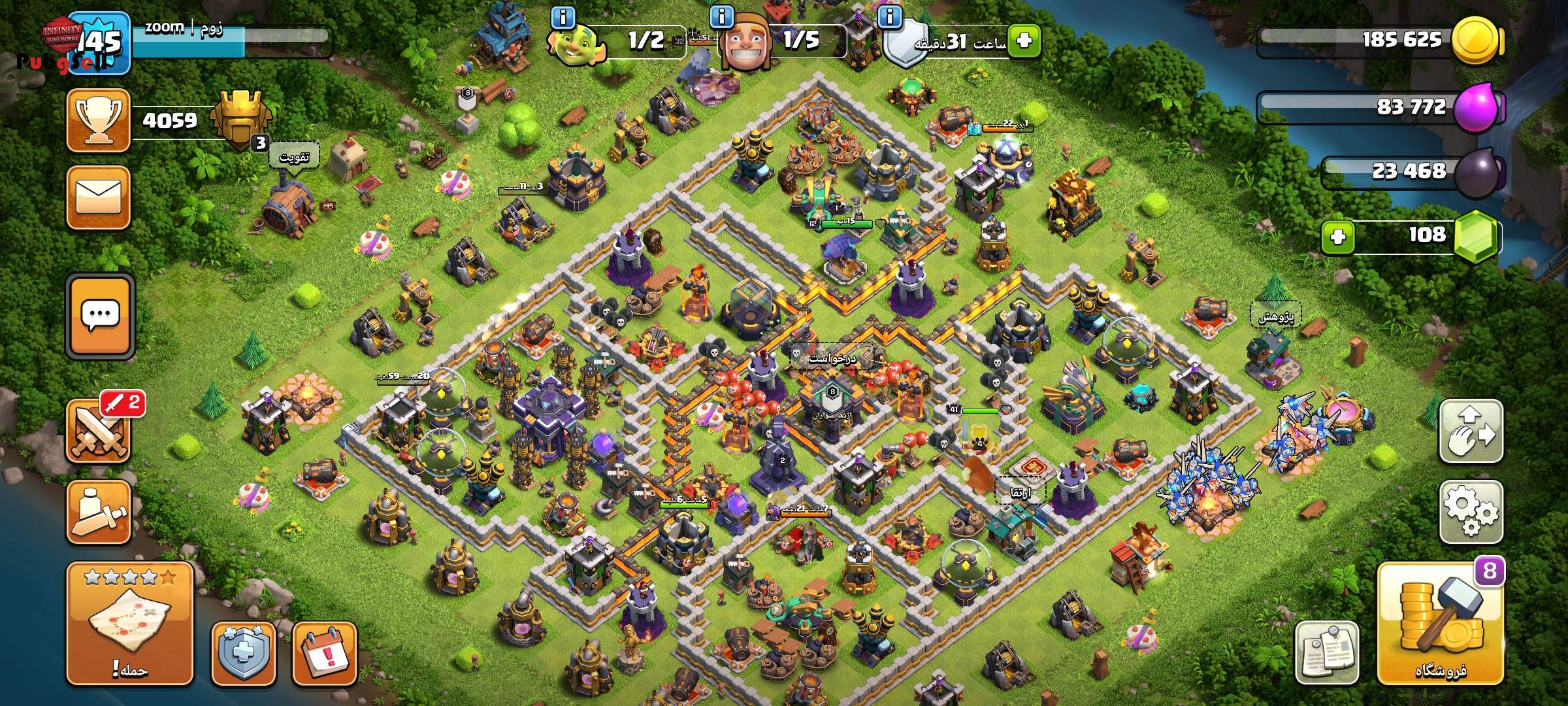Select the gold coin resource icon
The image size is (1568, 706).
(x=1475, y=41)
